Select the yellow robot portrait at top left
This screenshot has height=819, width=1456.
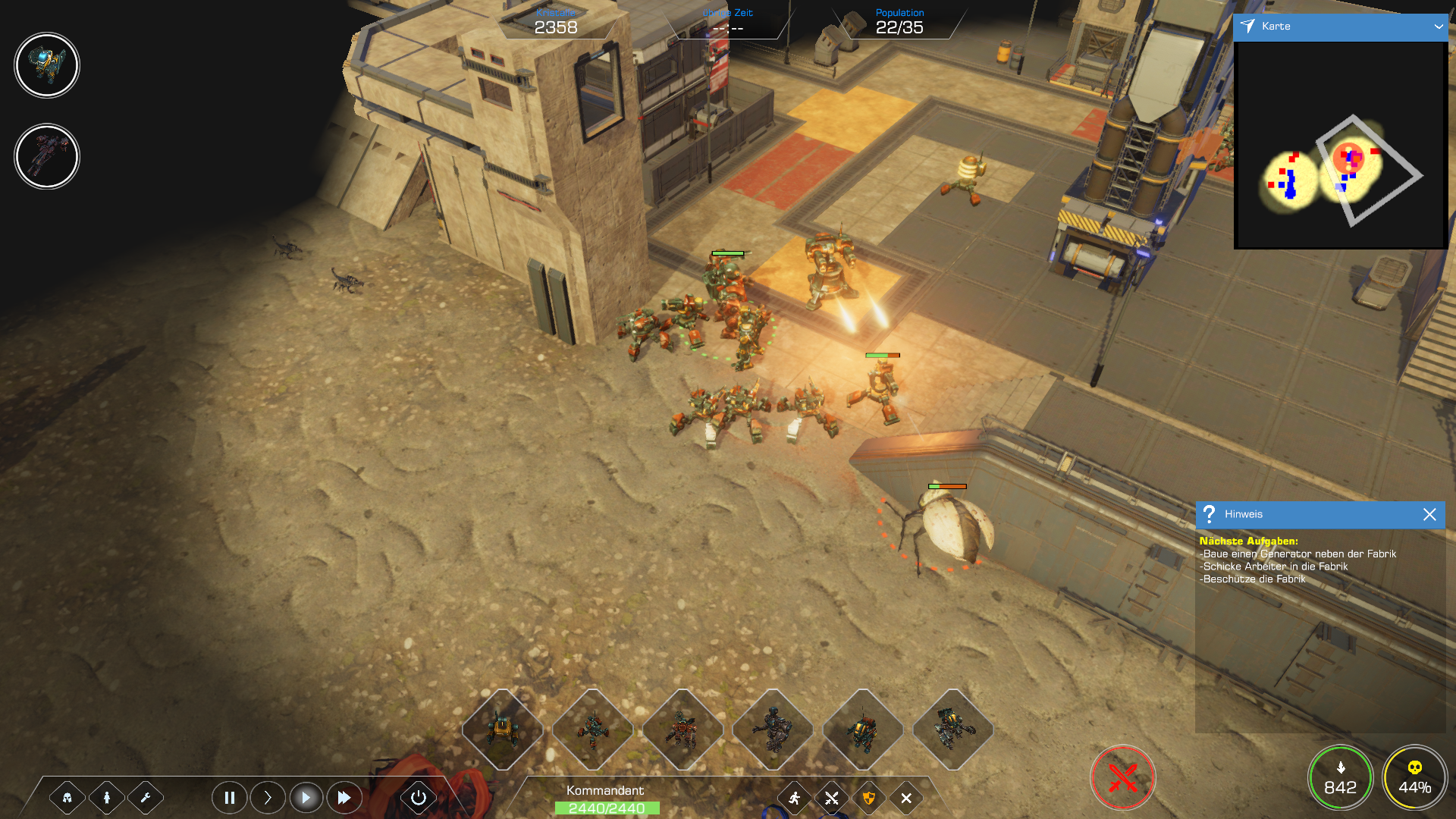pyautogui.click(x=47, y=65)
